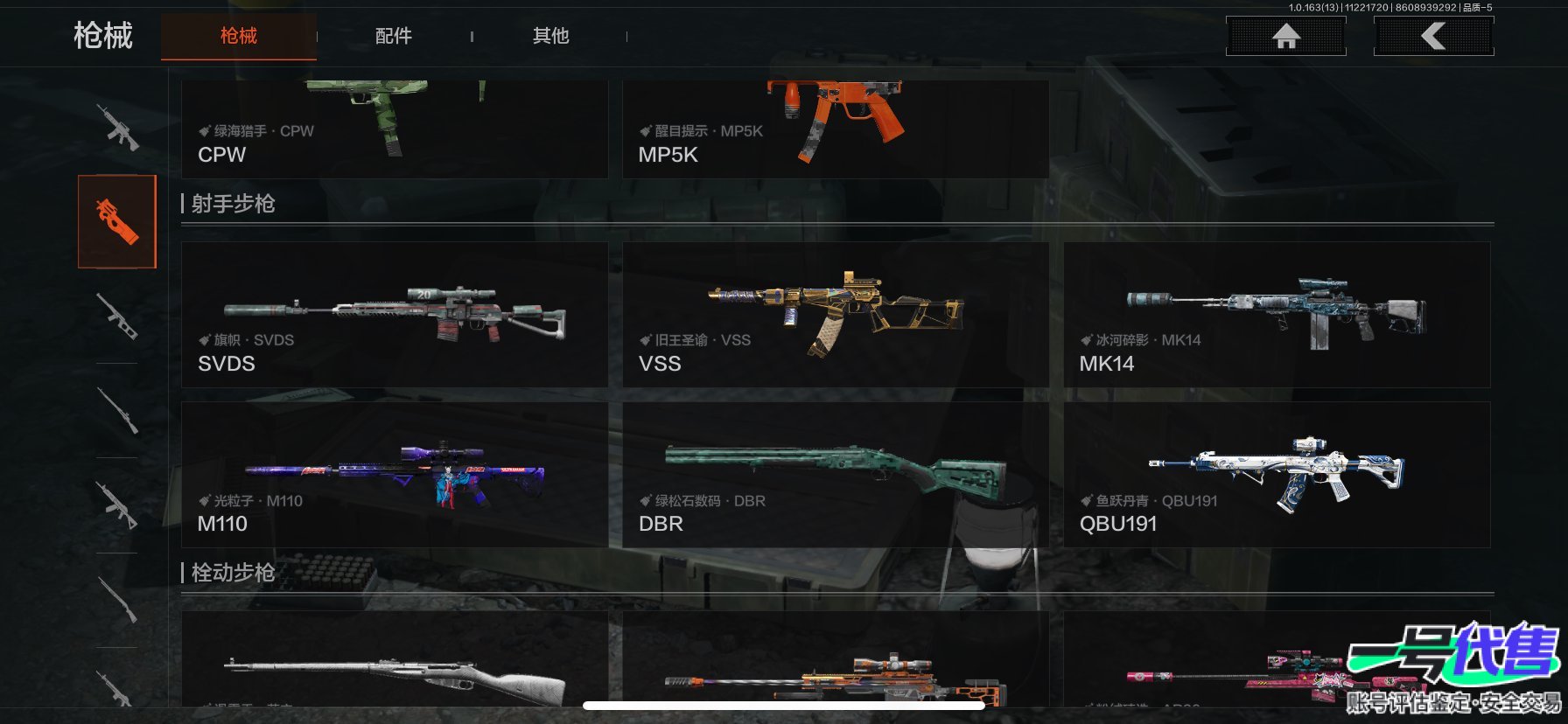Go to the home screen
Viewport: 1568px width, 724px height.
point(1285,36)
